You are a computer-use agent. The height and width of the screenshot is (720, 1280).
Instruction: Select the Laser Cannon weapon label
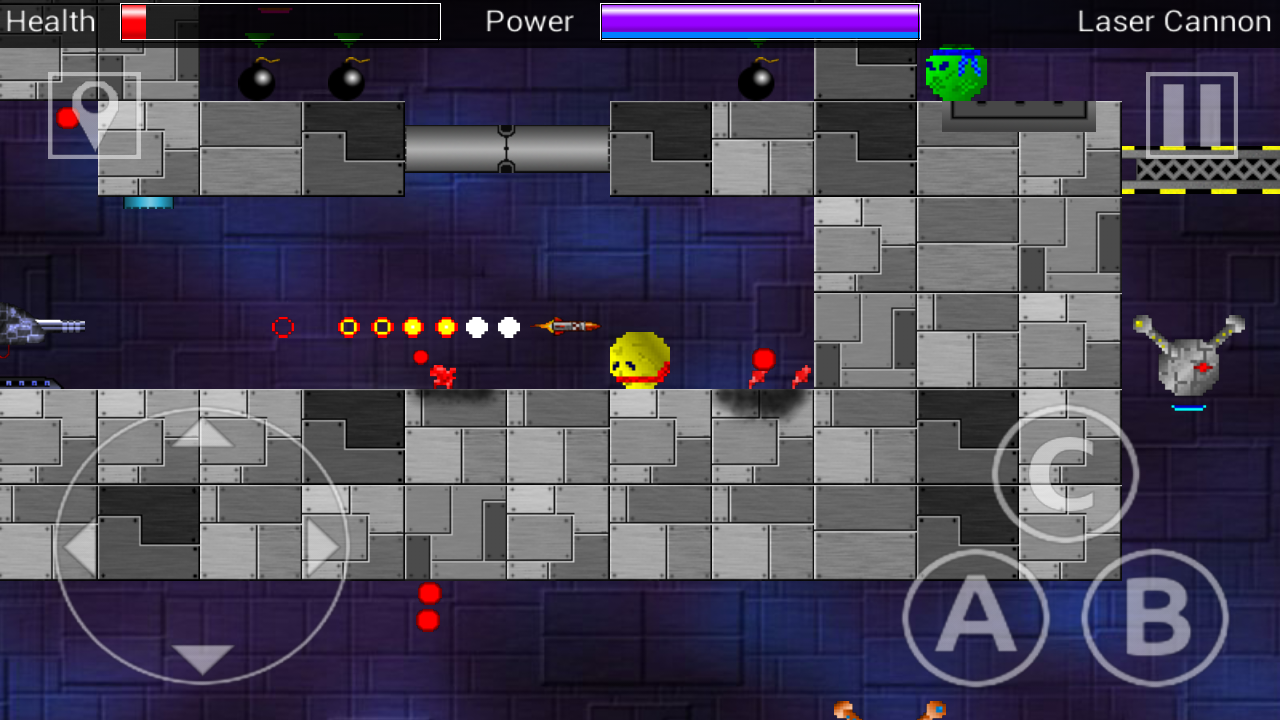pos(1173,20)
